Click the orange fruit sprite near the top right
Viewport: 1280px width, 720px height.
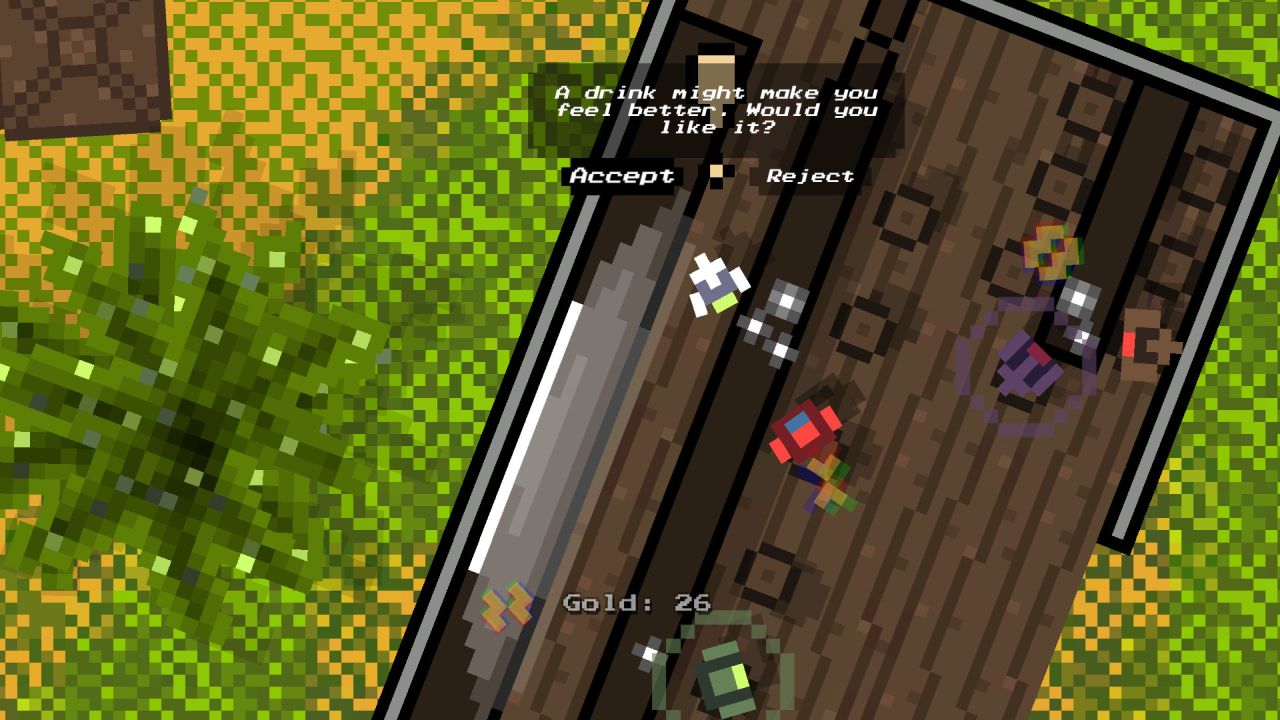point(1050,250)
